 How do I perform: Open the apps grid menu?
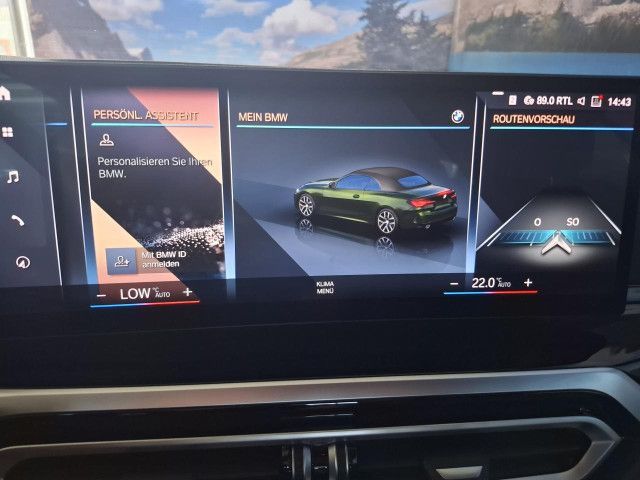[x=7, y=132]
